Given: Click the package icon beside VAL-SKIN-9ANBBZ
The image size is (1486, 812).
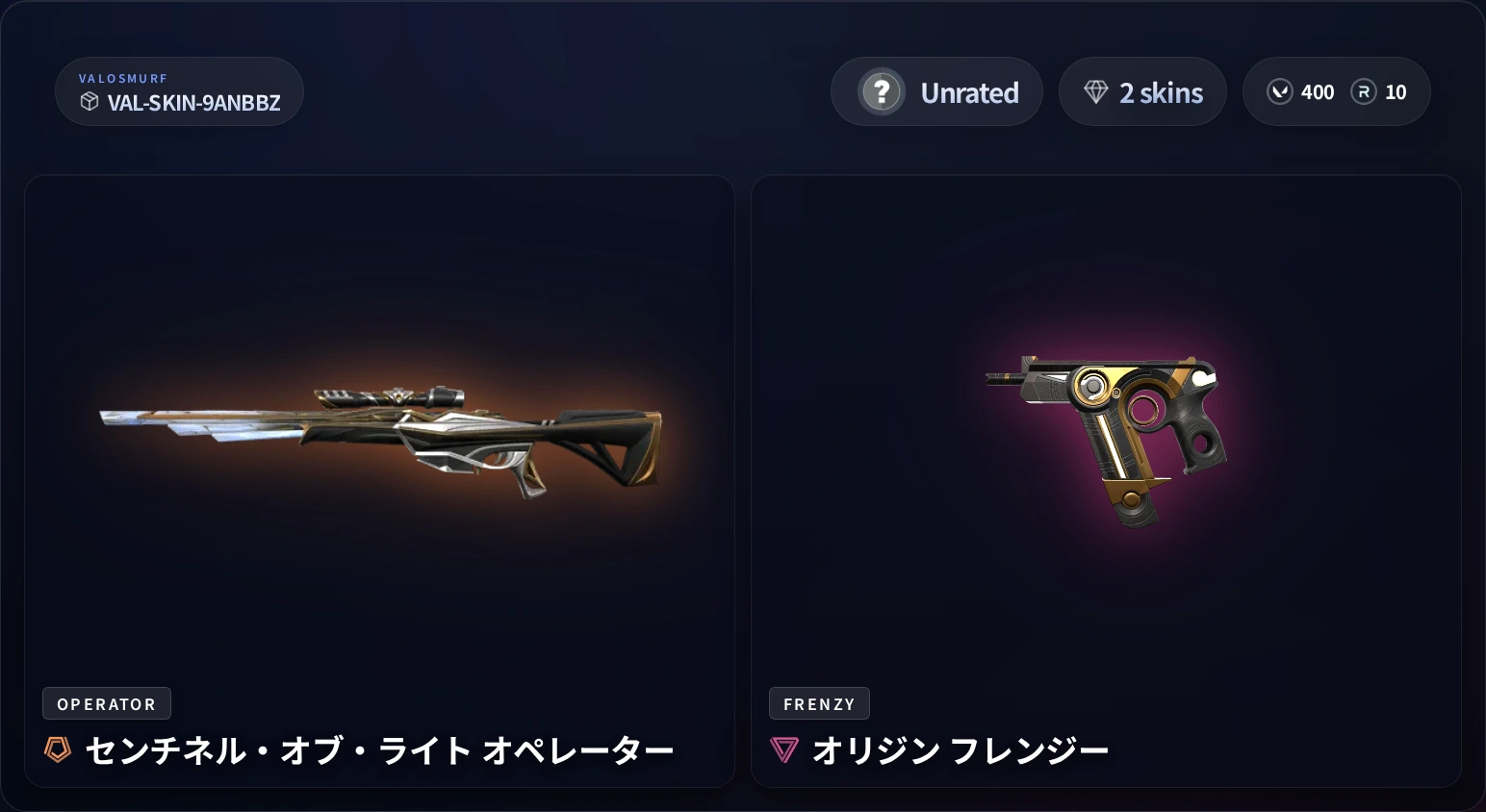Looking at the screenshot, I should 90,103.
